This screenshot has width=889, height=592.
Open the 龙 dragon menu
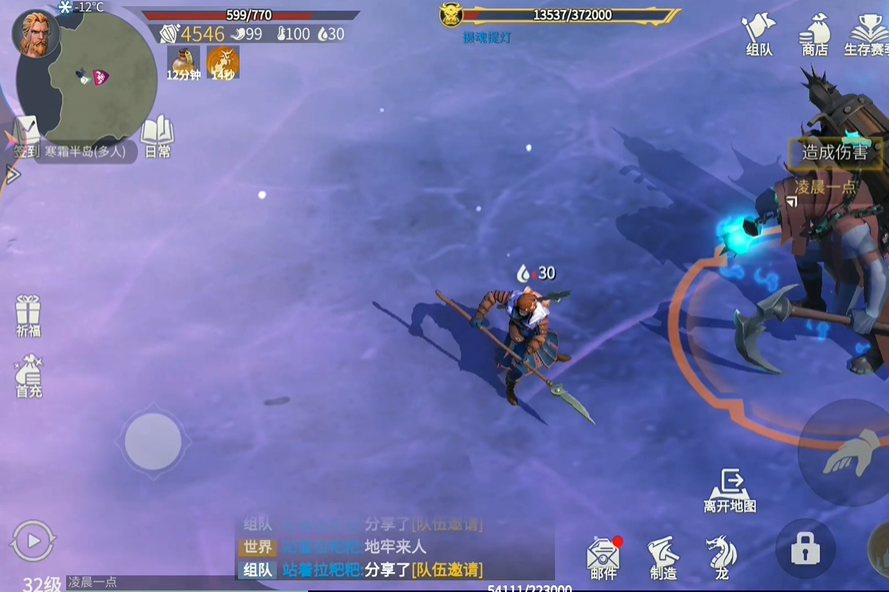pyautogui.click(x=721, y=557)
